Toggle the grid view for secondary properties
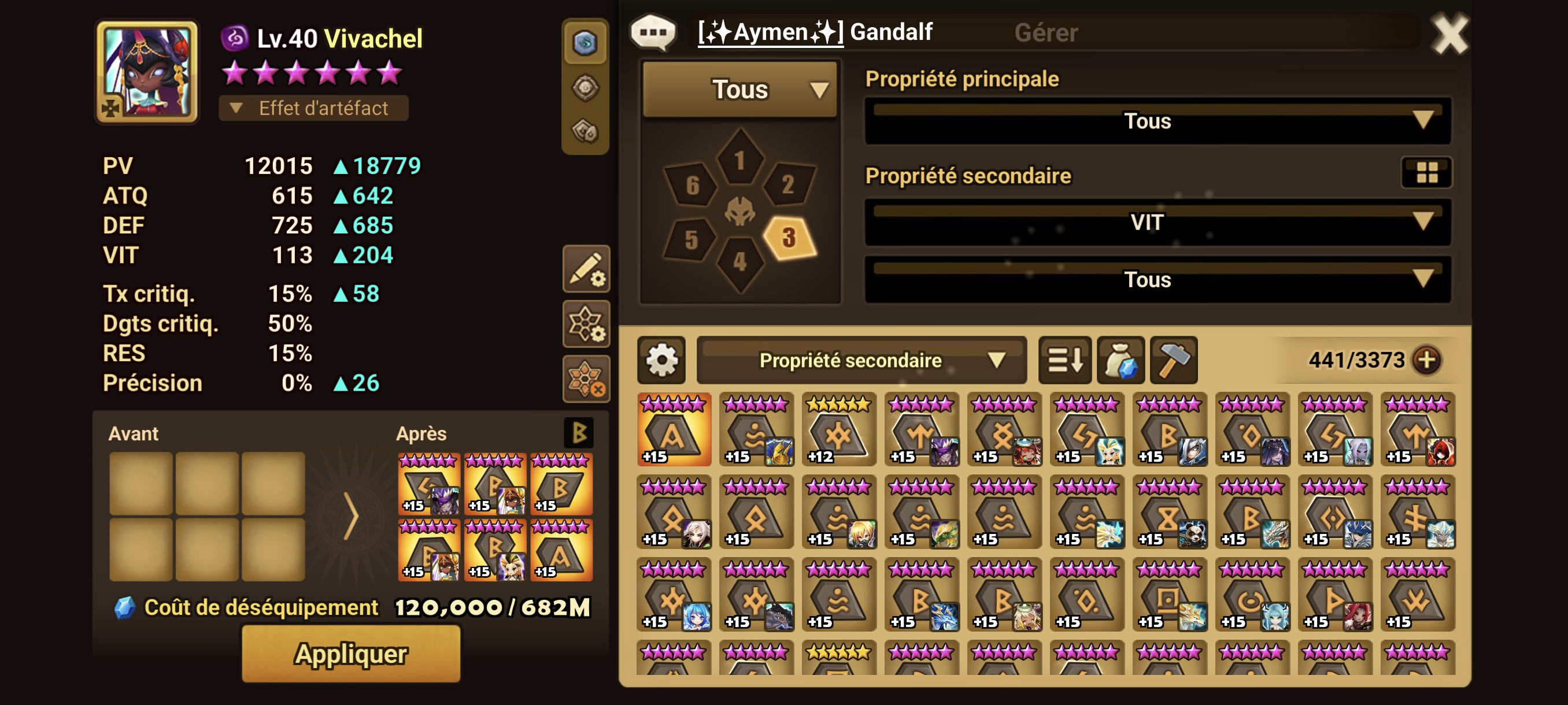Screen dimensions: 1568x705 click(1426, 173)
